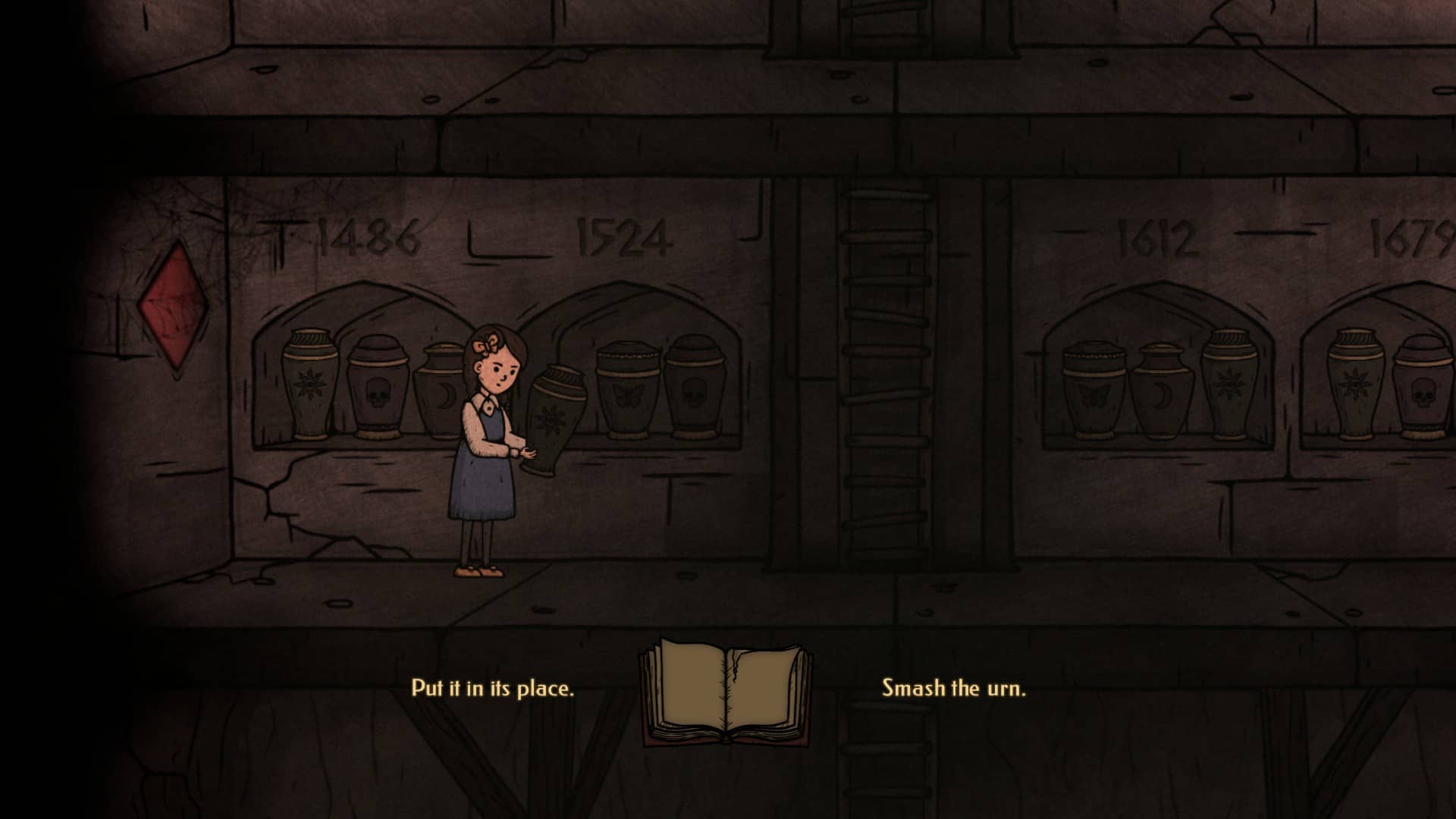Open the journal book icon
Viewport: 1456px width, 819px height.
pos(727,690)
